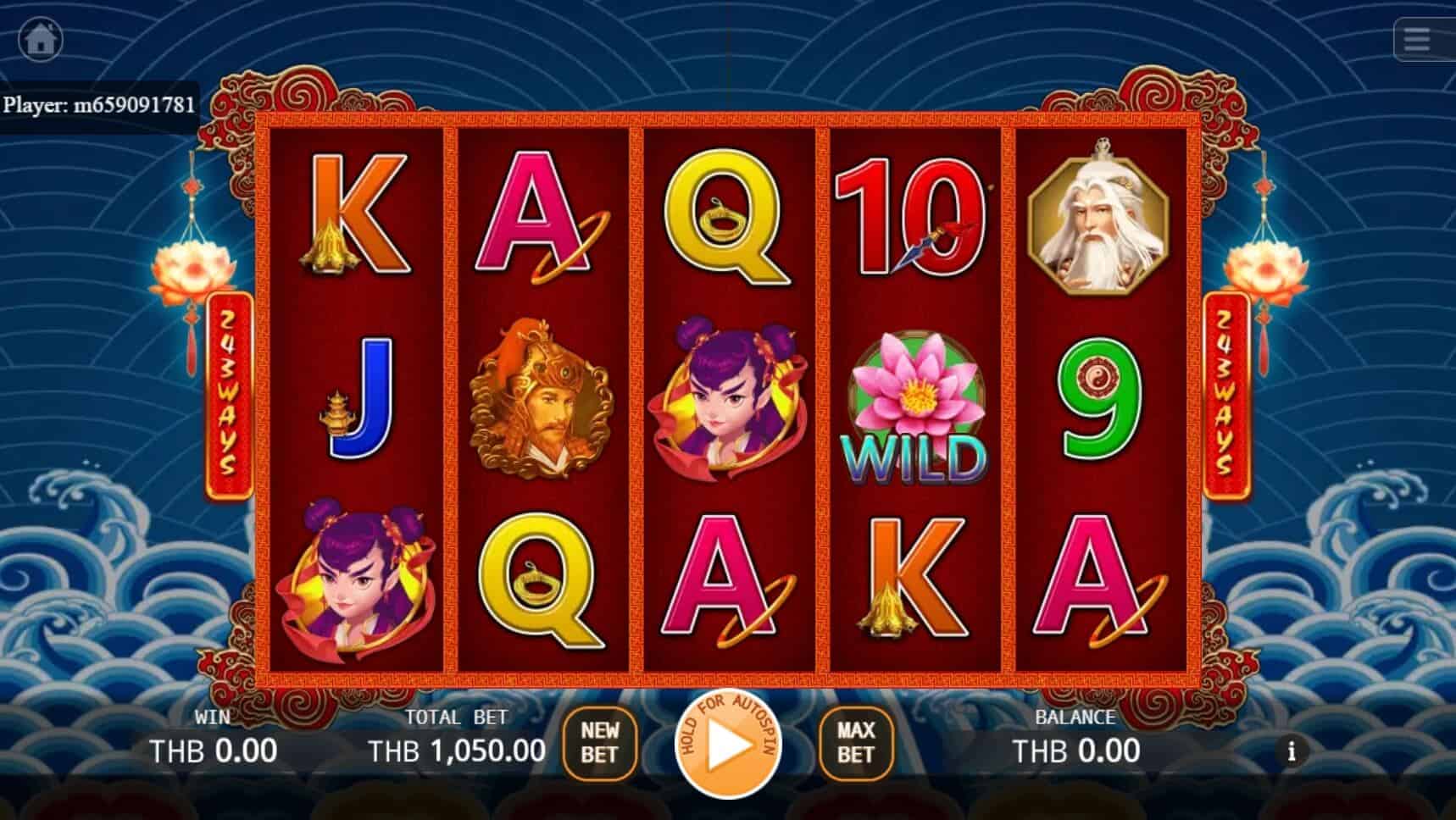This screenshot has width=1456, height=820.
Task: Select the Player ID label m659091781
Action: coord(102,107)
